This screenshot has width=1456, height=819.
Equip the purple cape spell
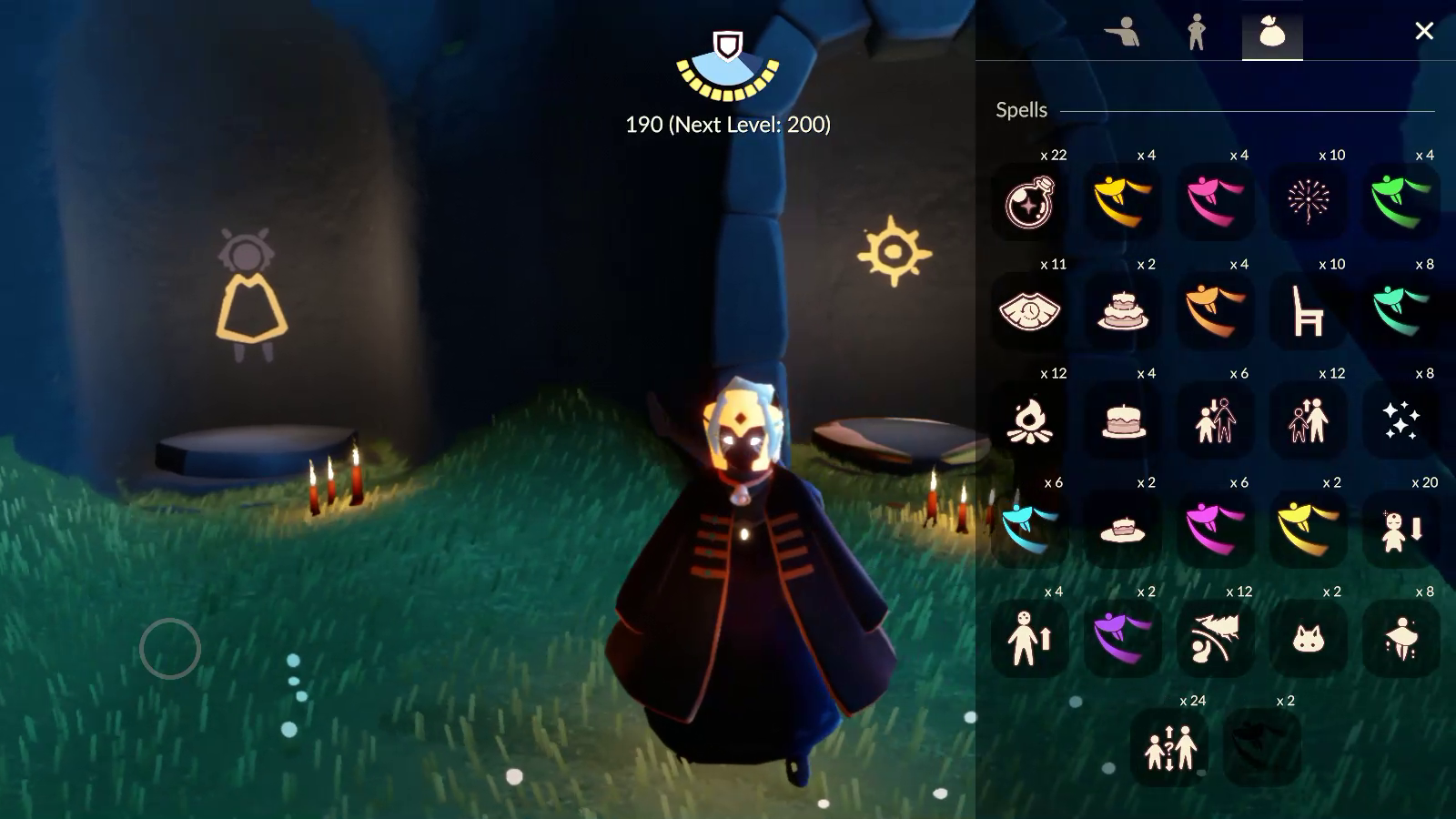[1122, 638]
